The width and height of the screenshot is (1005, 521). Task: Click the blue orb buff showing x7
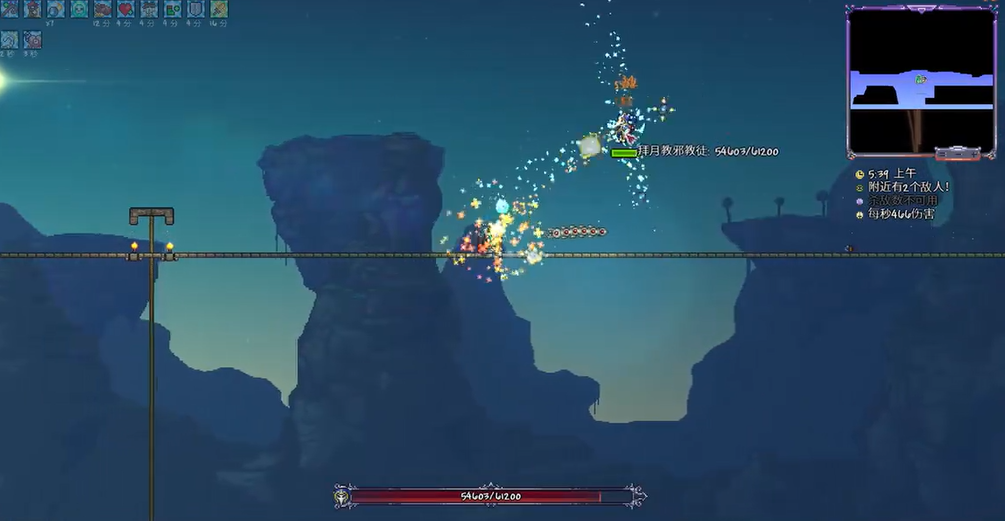coord(56,9)
